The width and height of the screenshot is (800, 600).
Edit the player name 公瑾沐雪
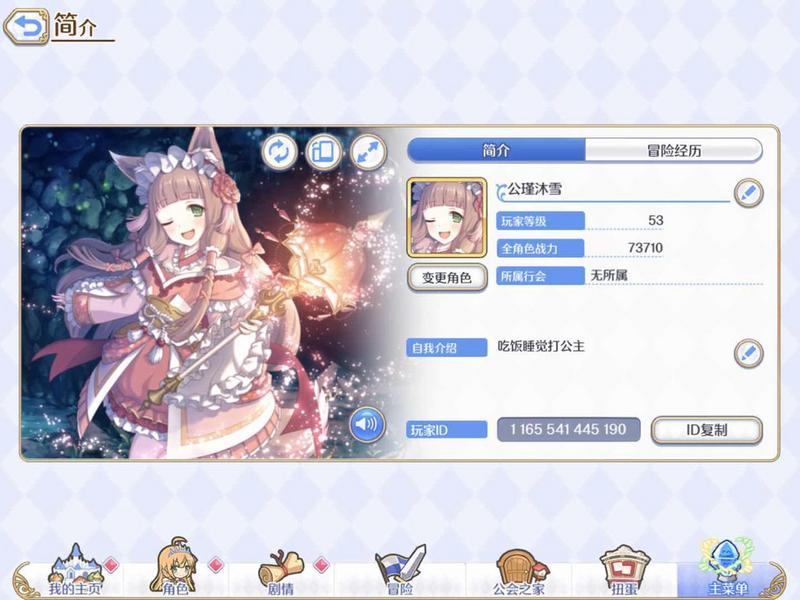(748, 192)
